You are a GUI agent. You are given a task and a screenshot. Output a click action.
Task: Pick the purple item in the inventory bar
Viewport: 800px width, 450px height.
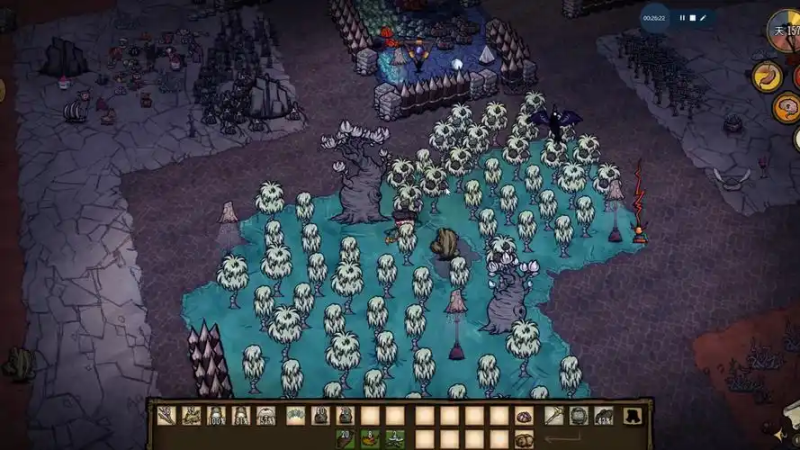coord(523,416)
